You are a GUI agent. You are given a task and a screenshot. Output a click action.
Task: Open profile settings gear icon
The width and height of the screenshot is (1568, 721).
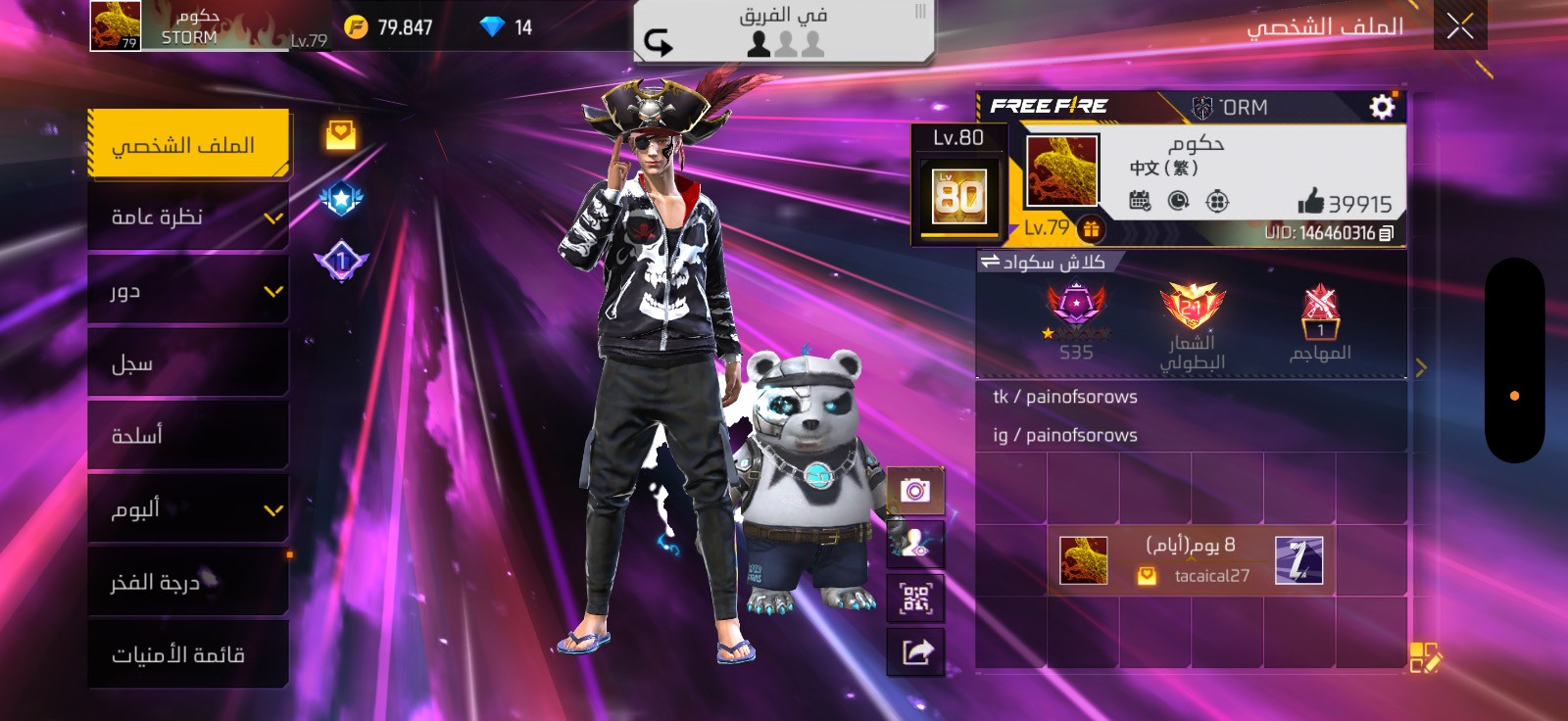click(x=1382, y=107)
